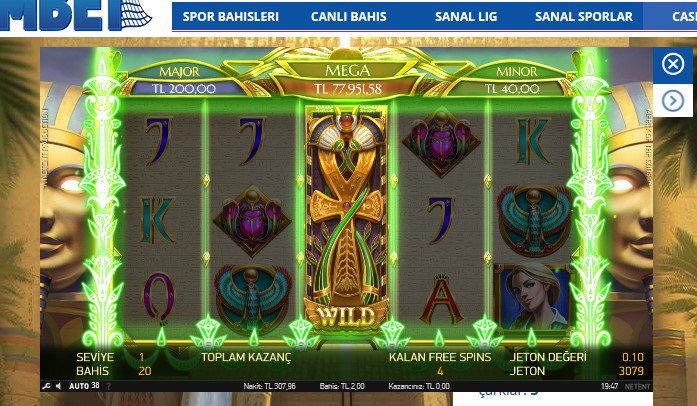This screenshot has height=406, width=697.
Task: Click the right arrow button beside the game
Action: coord(673,101)
